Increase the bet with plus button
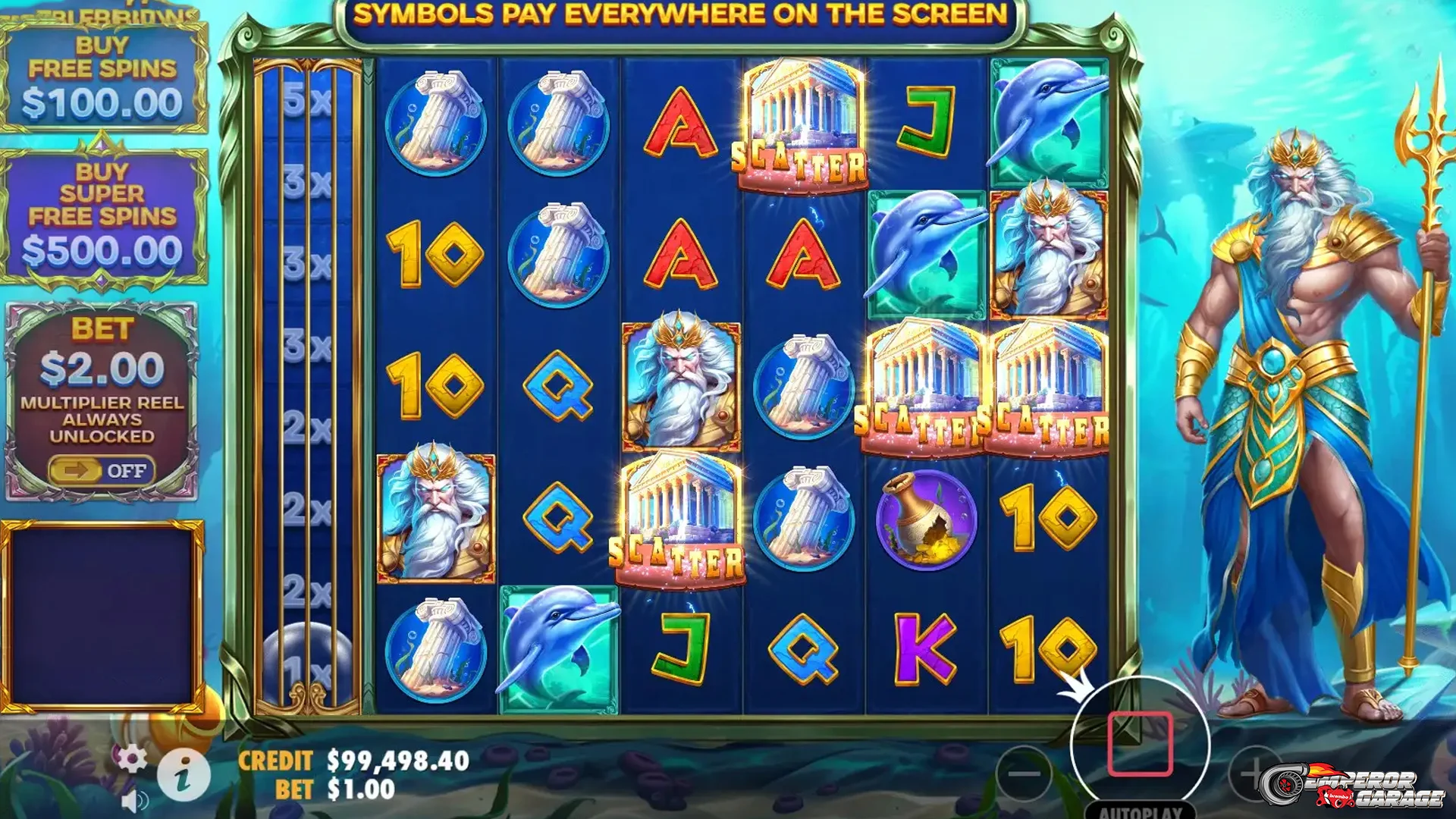Screen dimensions: 1456x819 click(x=1255, y=773)
